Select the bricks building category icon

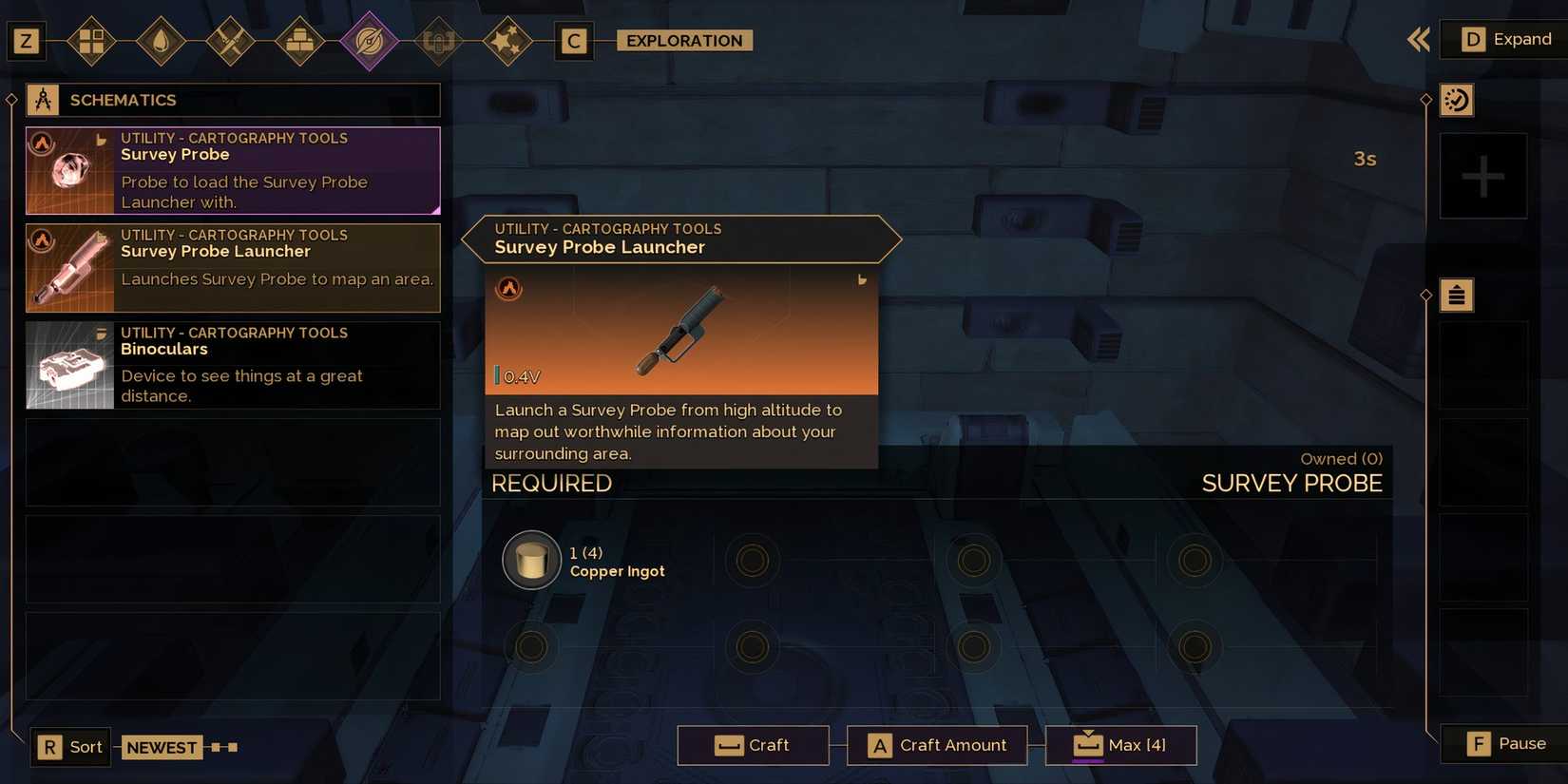tap(300, 41)
